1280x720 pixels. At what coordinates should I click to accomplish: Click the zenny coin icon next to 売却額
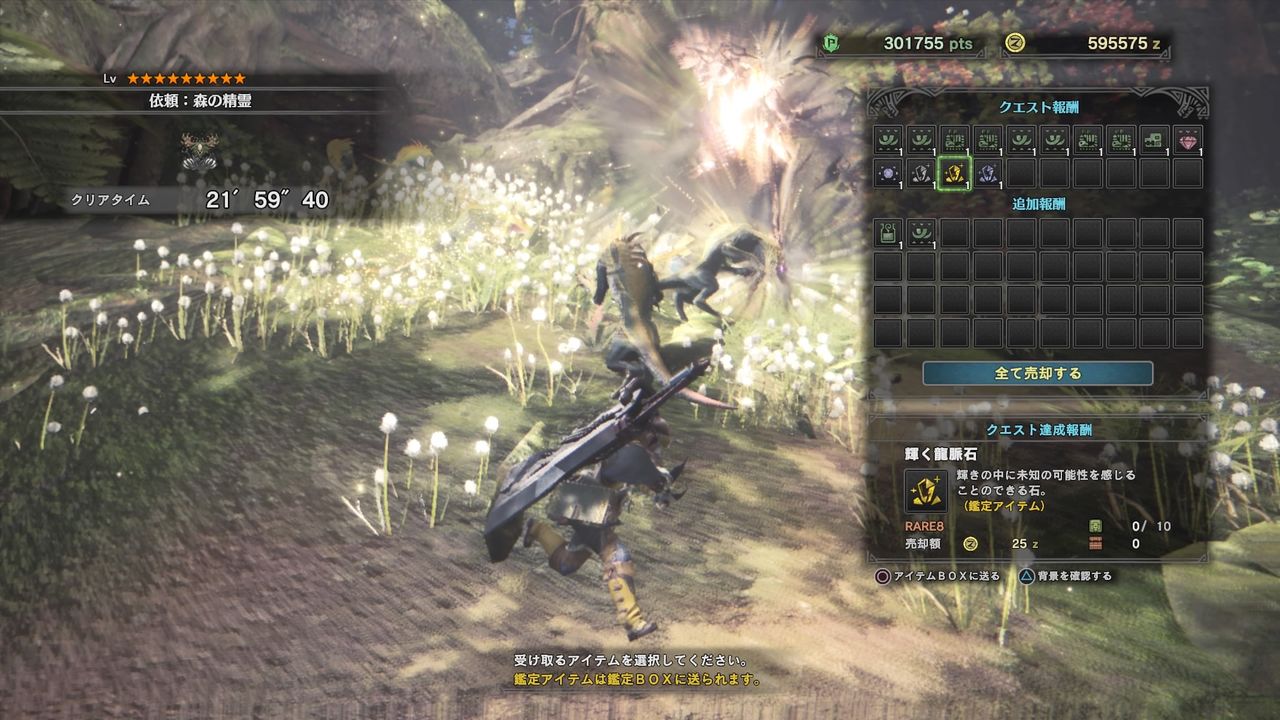969,545
